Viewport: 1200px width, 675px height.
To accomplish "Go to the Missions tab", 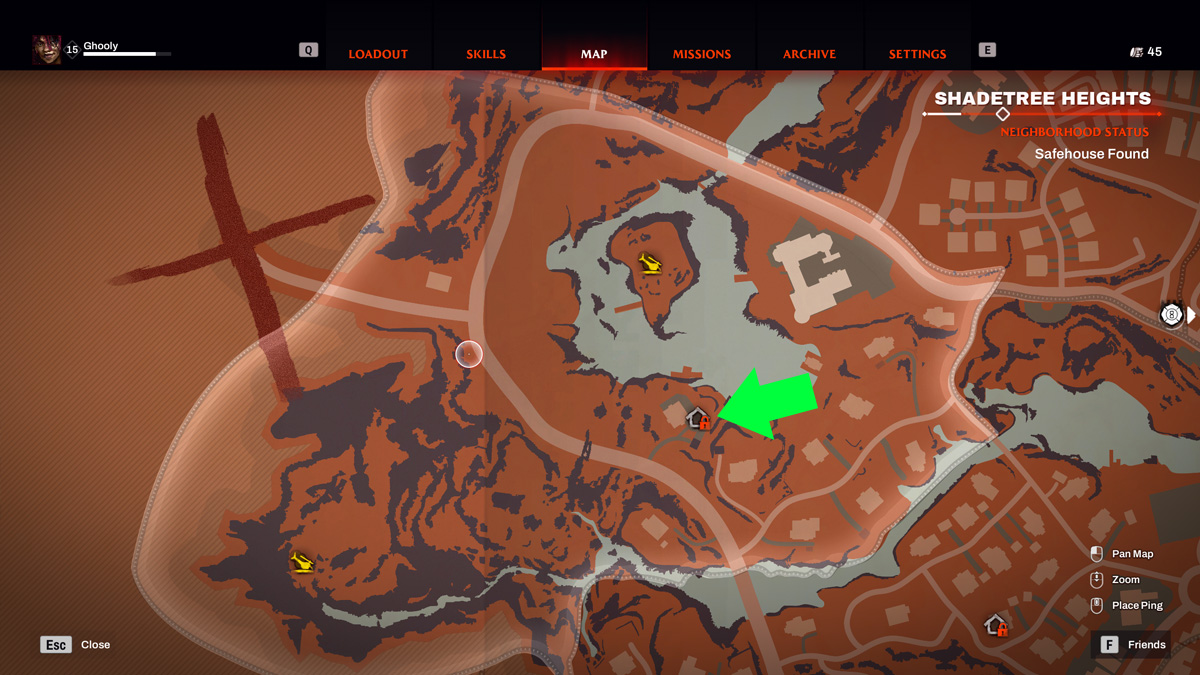I will (x=701, y=54).
